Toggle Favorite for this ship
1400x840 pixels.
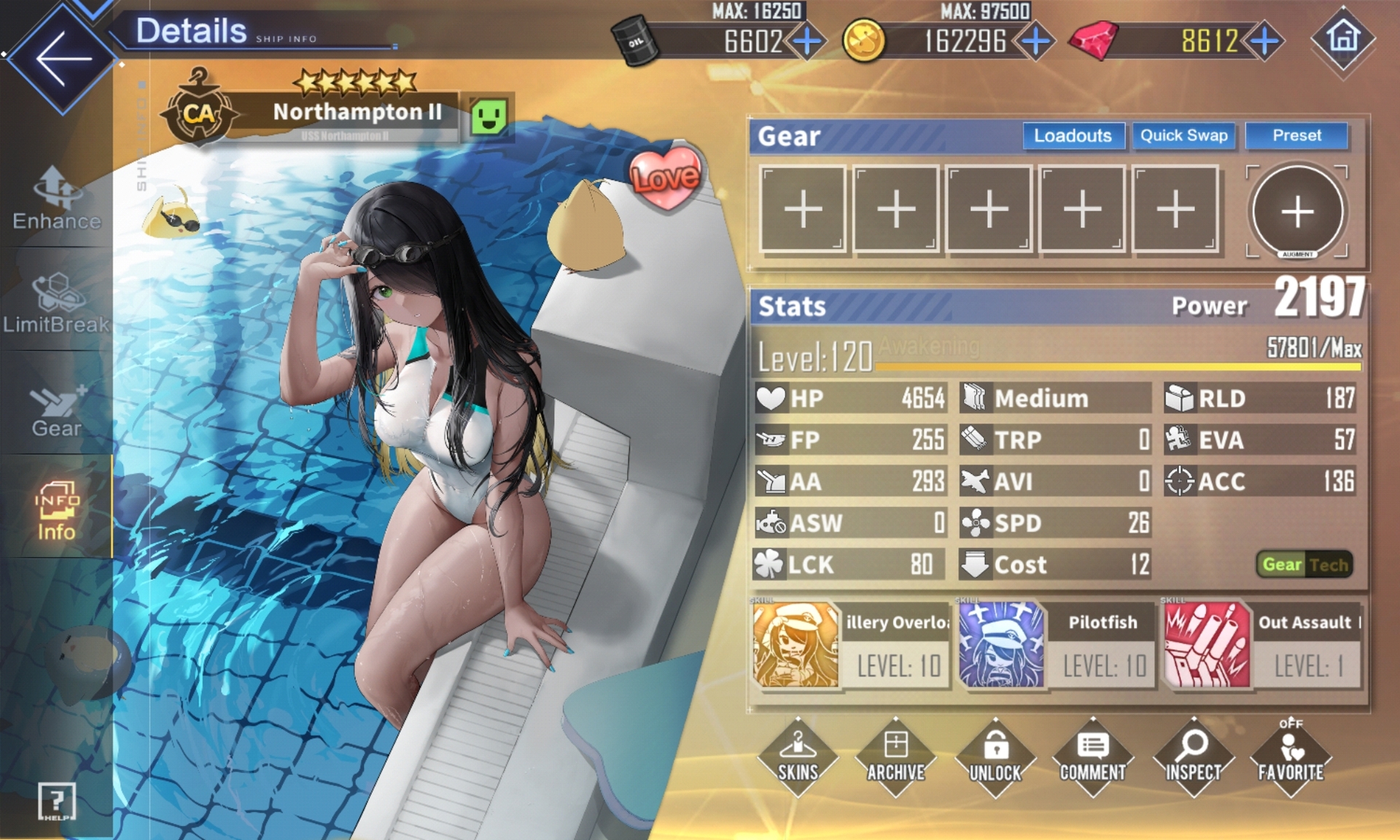[x=1291, y=757]
